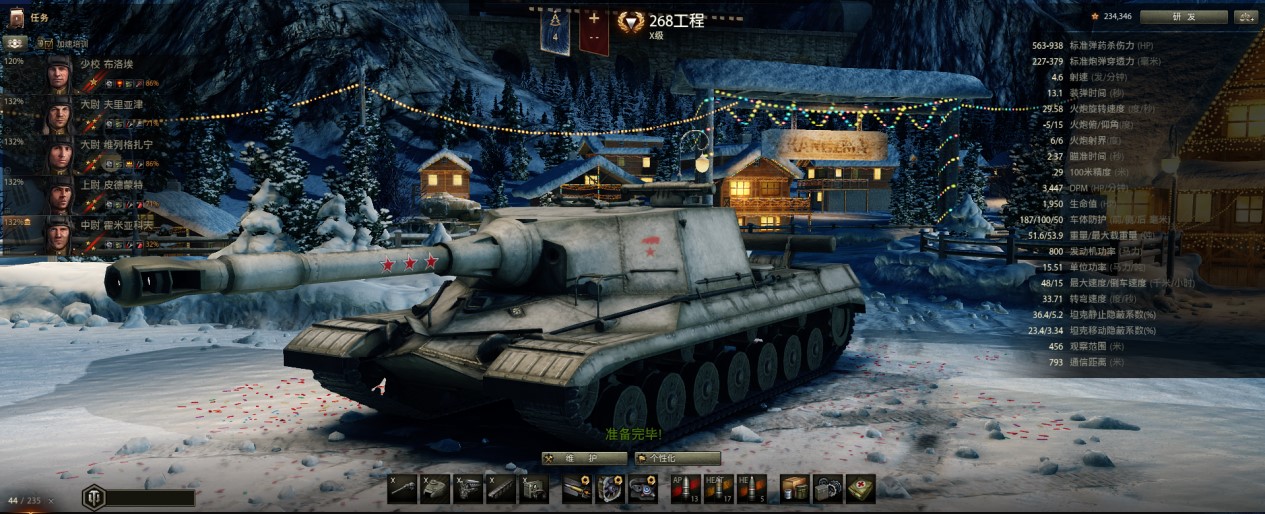Click the 维护 maintenance button
Viewport: 1265px width, 514px height.
585,458
